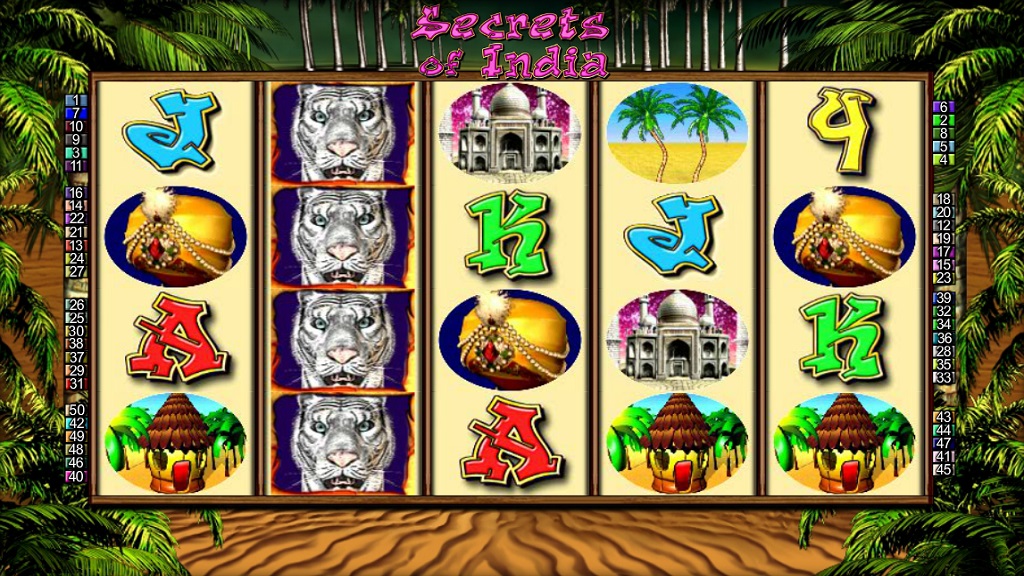Click payline number 50
This screenshot has height=576, width=1024.
[76, 410]
